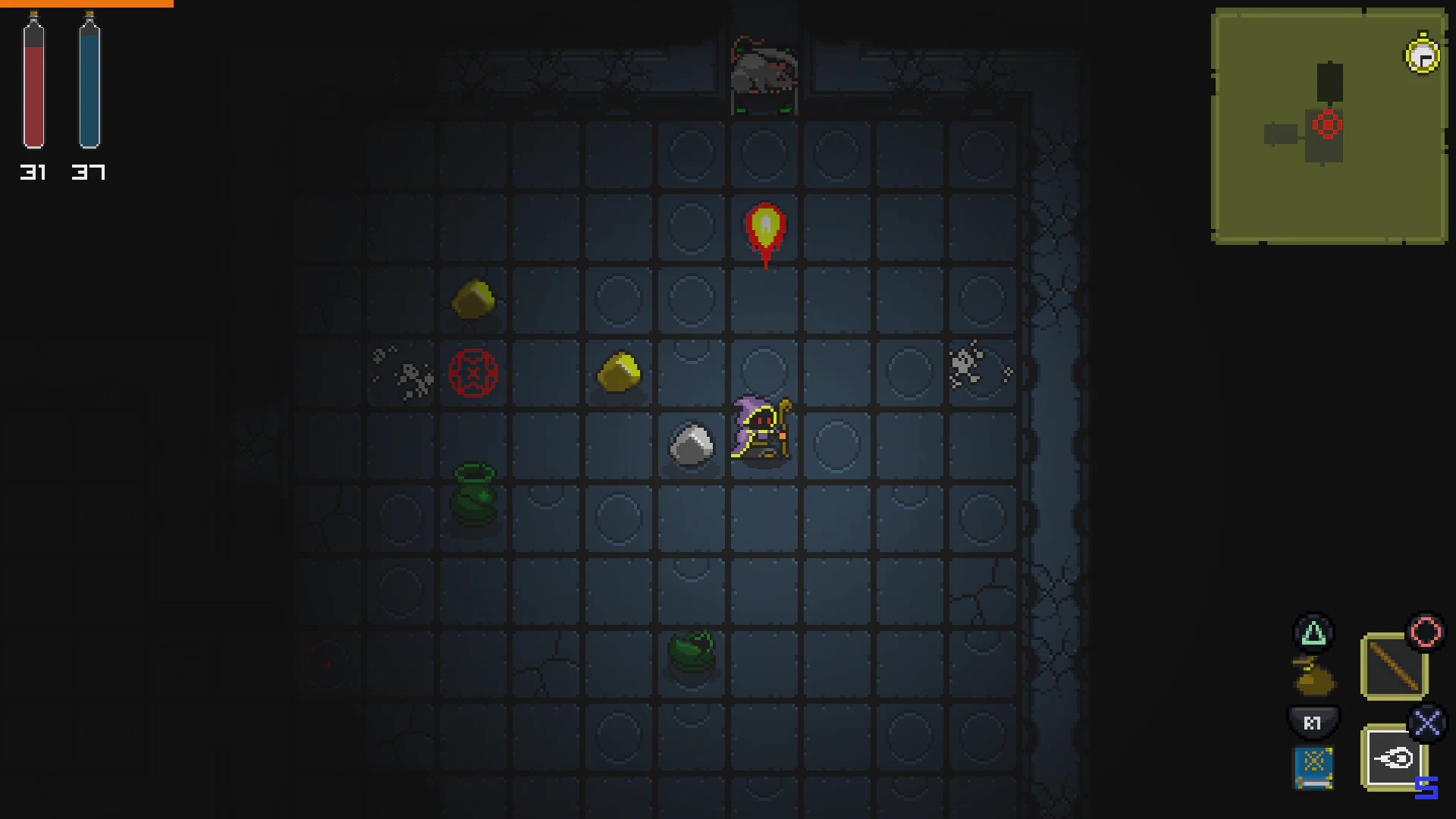Click the X button prompt
The width and height of the screenshot is (1456, 819).
1428,723
